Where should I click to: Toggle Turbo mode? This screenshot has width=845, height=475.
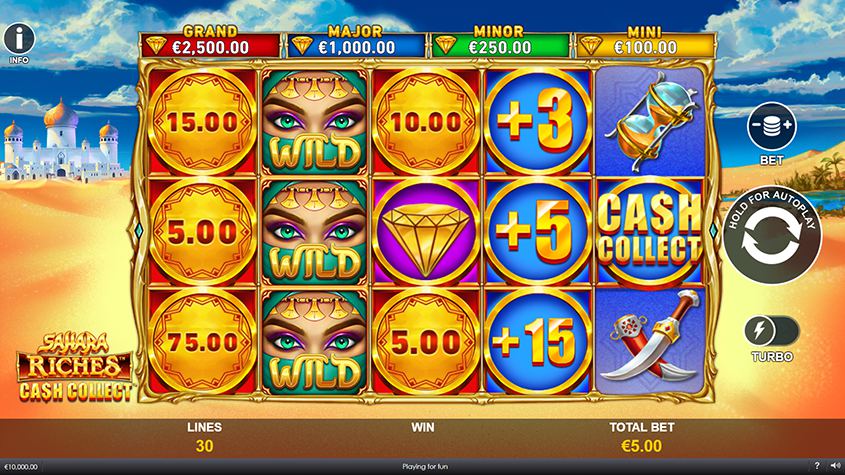(x=771, y=331)
